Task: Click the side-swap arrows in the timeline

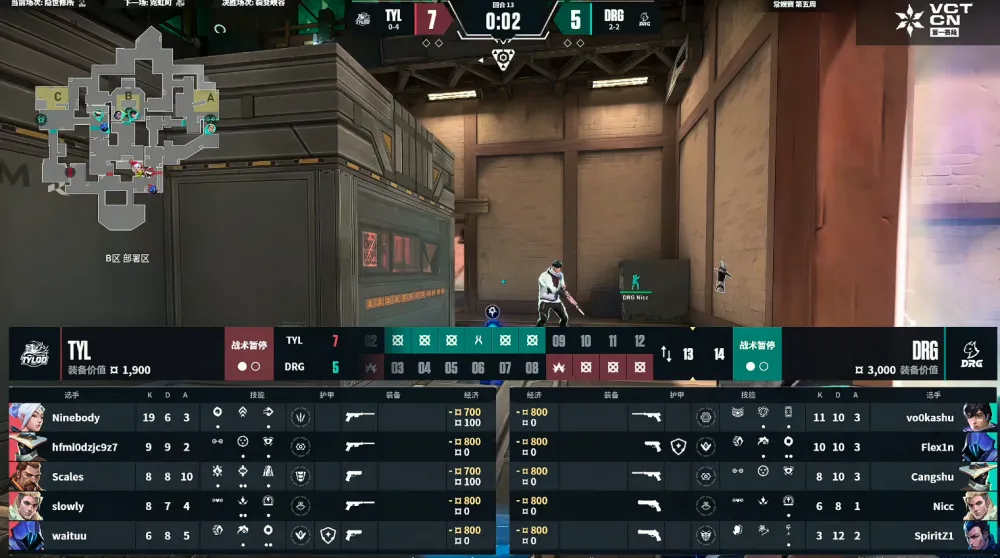Action: coord(666,354)
